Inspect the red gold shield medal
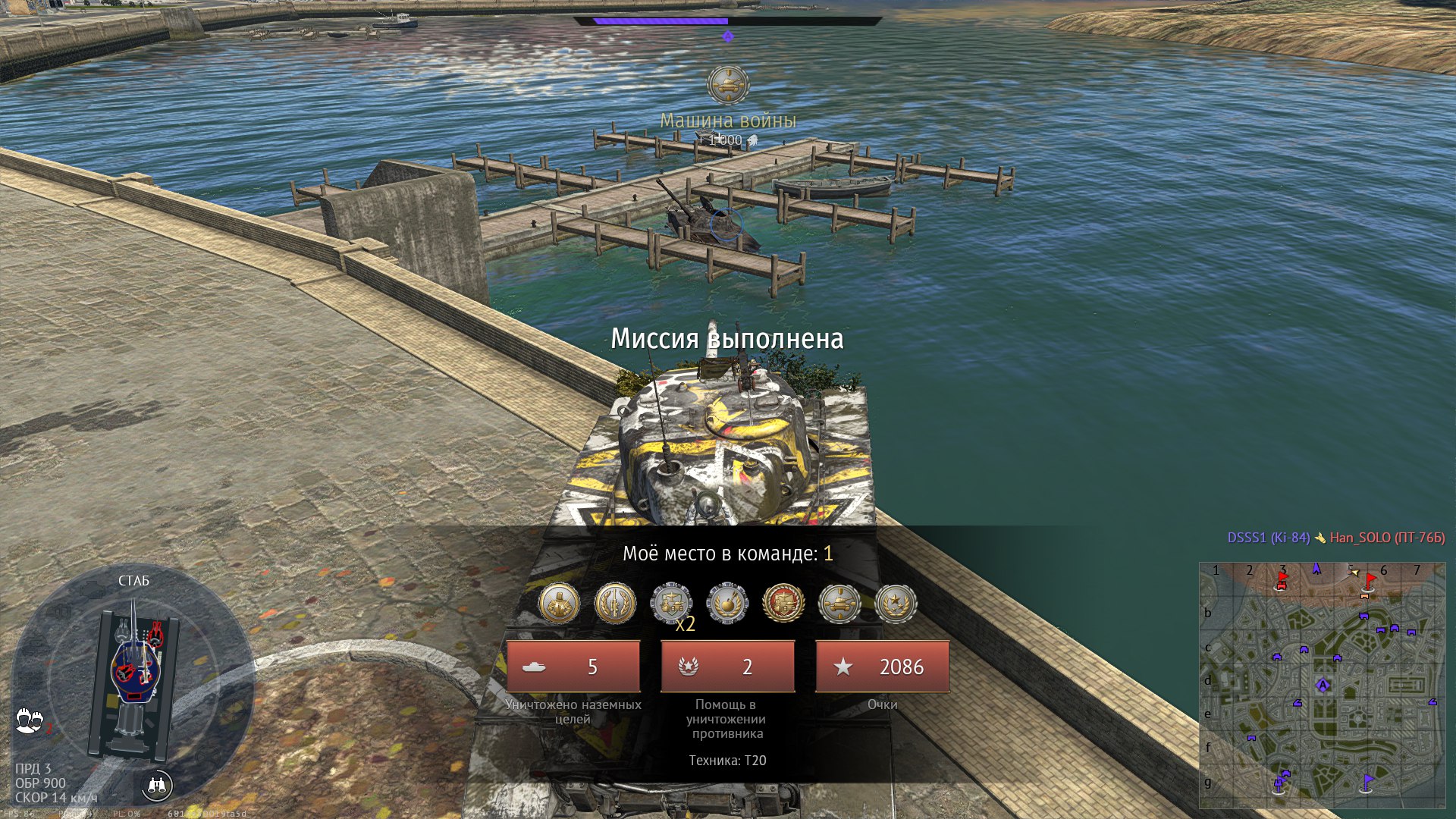 [783, 604]
